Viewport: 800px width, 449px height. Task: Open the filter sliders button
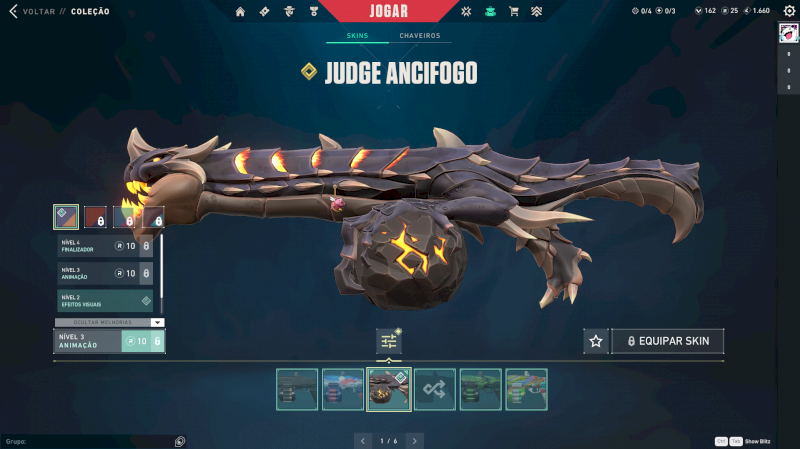389,341
